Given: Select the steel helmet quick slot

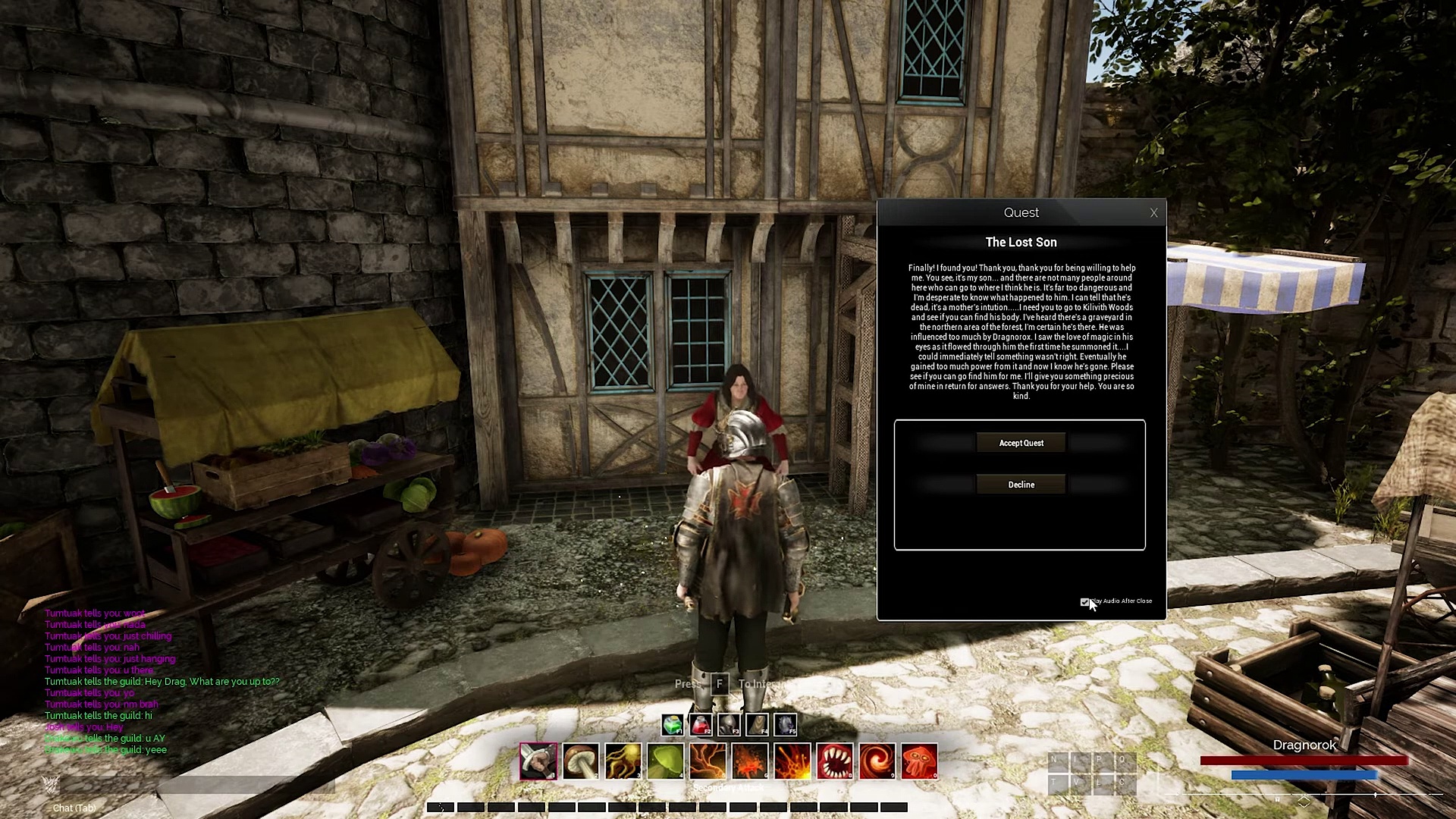Looking at the screenshot, I should [x=728, y=725].
